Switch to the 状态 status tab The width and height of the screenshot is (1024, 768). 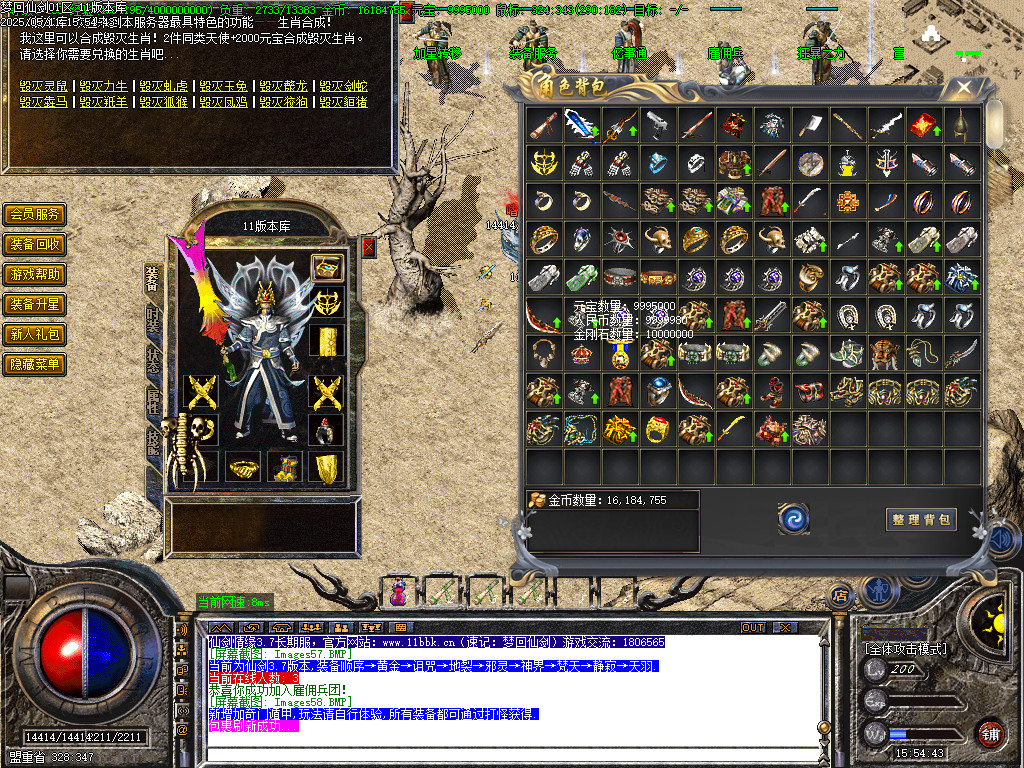coord(153,361)
